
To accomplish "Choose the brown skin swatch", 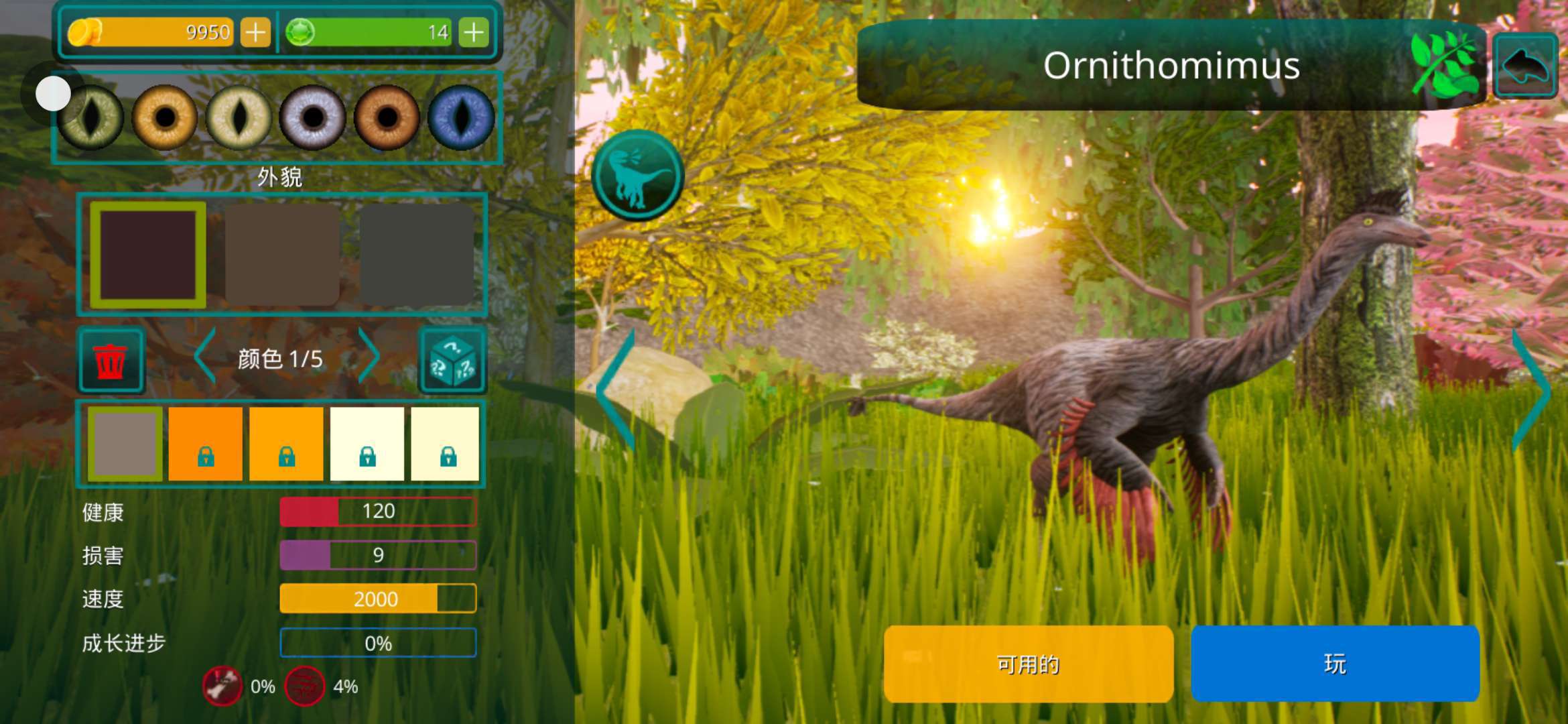I will [282, 255].
